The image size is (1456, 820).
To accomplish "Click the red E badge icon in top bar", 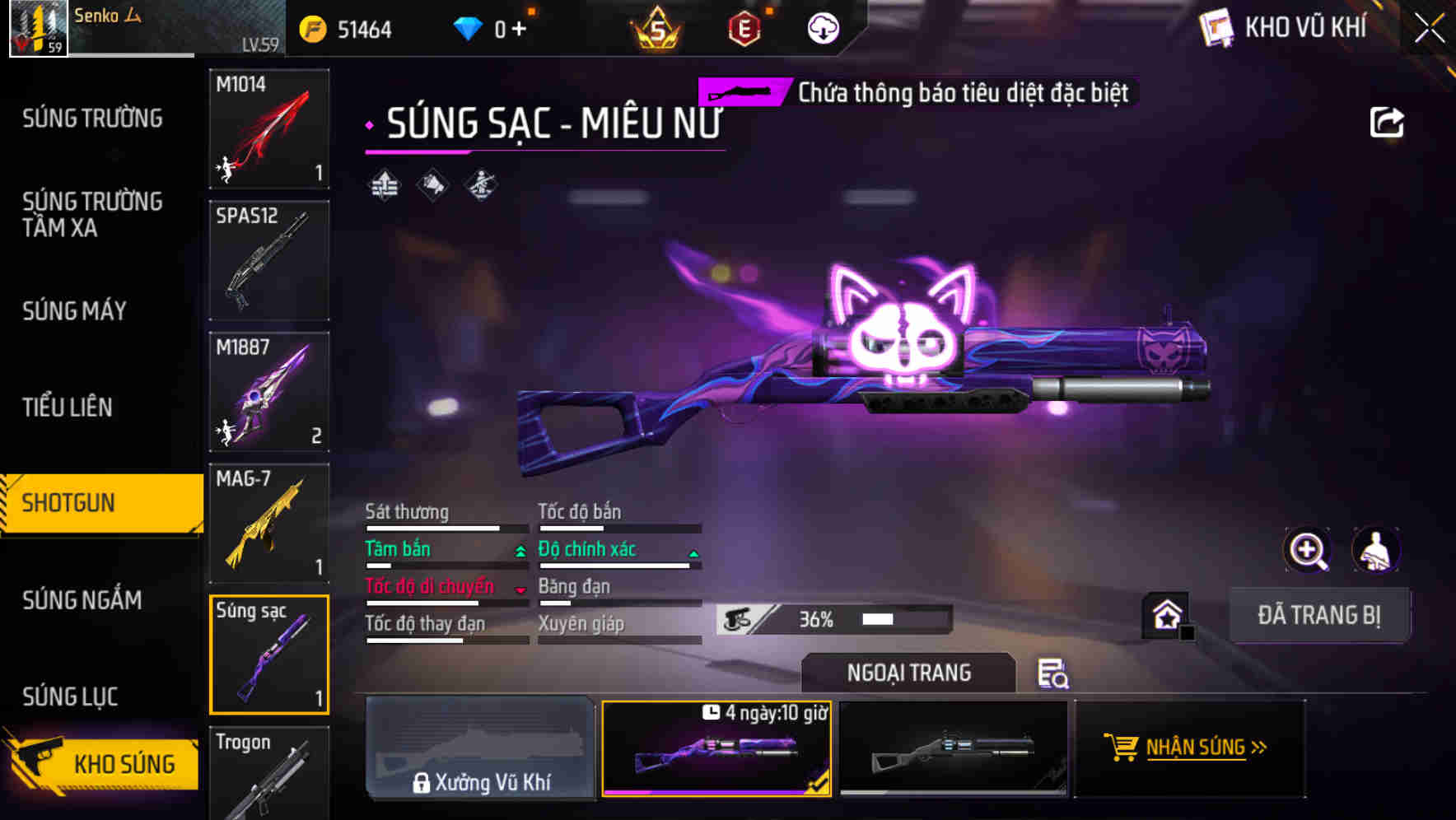I will tap(746, 27).
